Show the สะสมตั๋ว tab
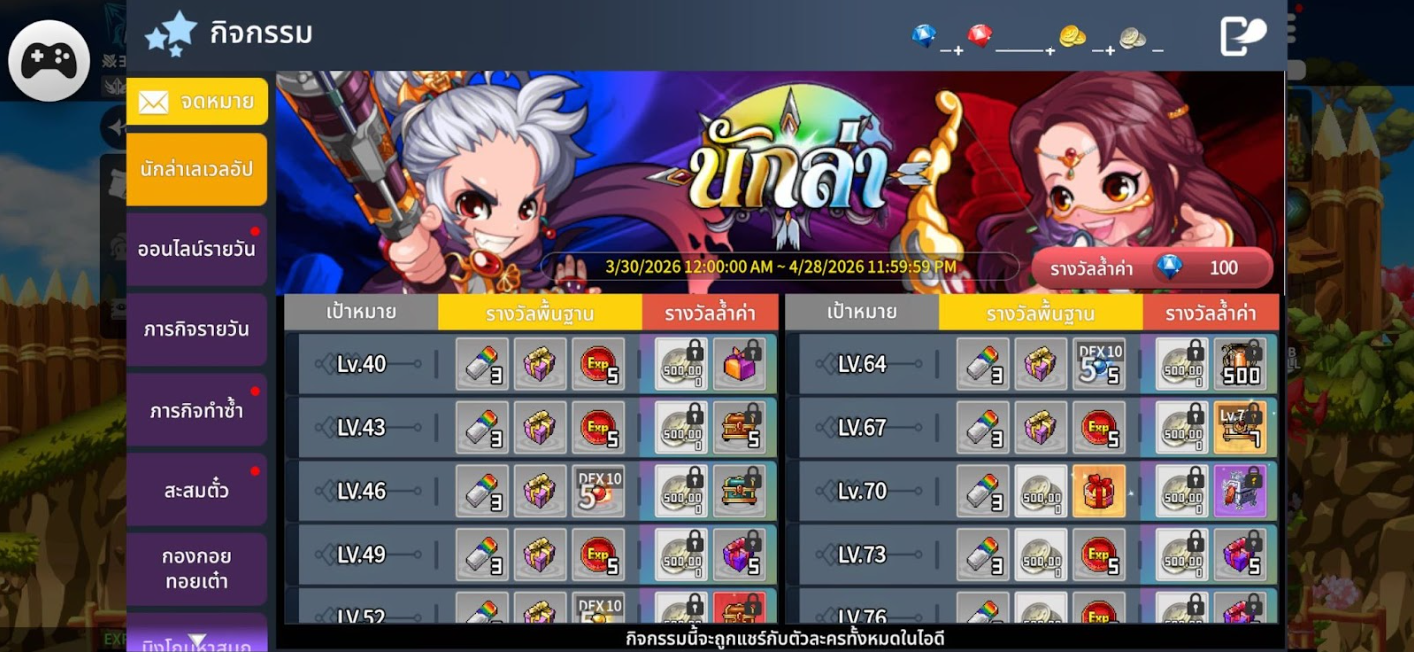 click(197, 490)
